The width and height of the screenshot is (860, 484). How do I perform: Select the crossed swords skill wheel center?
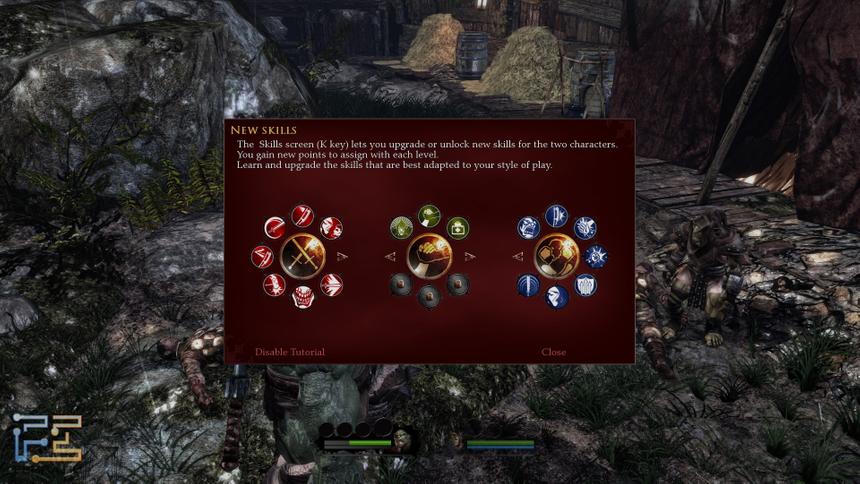[302, 256]
